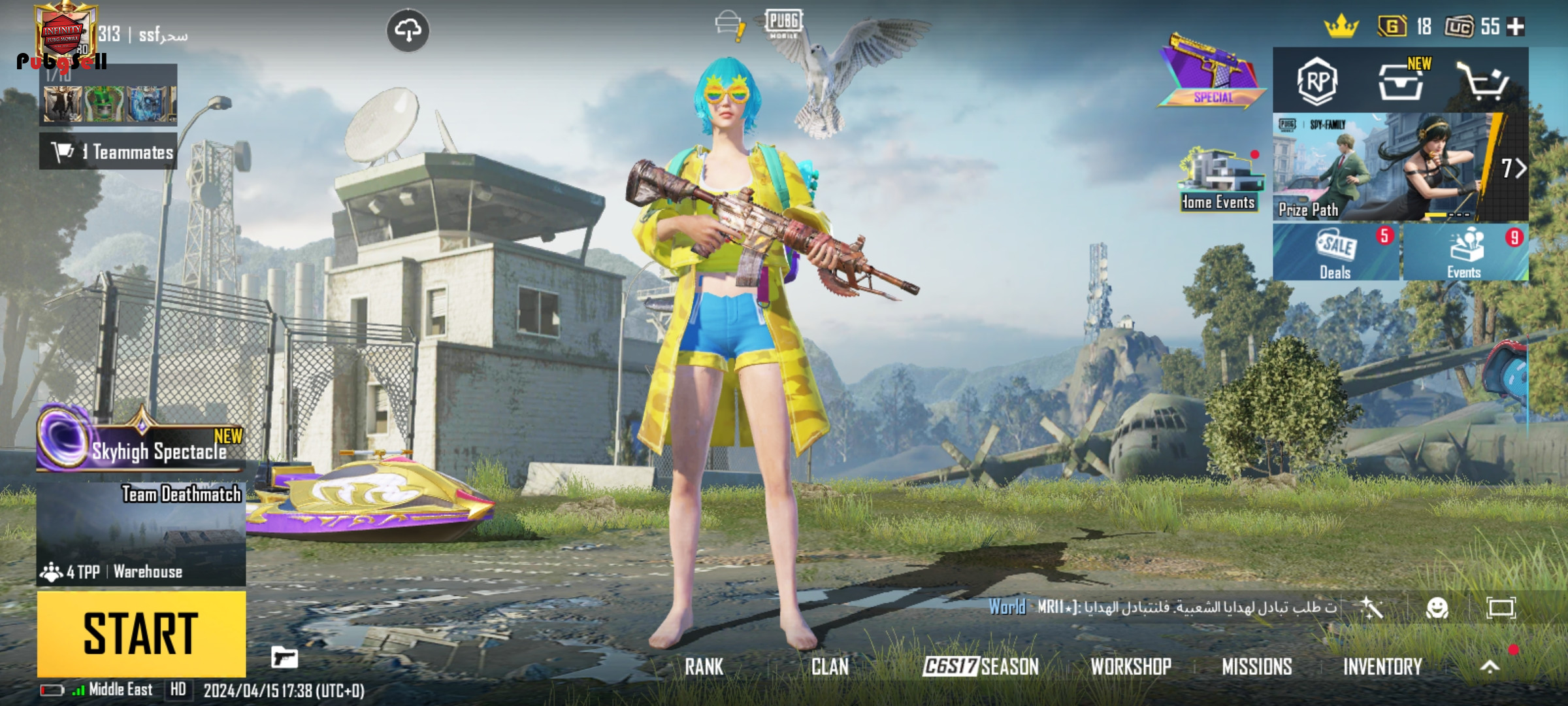Open the Events tile
The height and width of the screenshot is (706, 1568).
coord(1463,253)
